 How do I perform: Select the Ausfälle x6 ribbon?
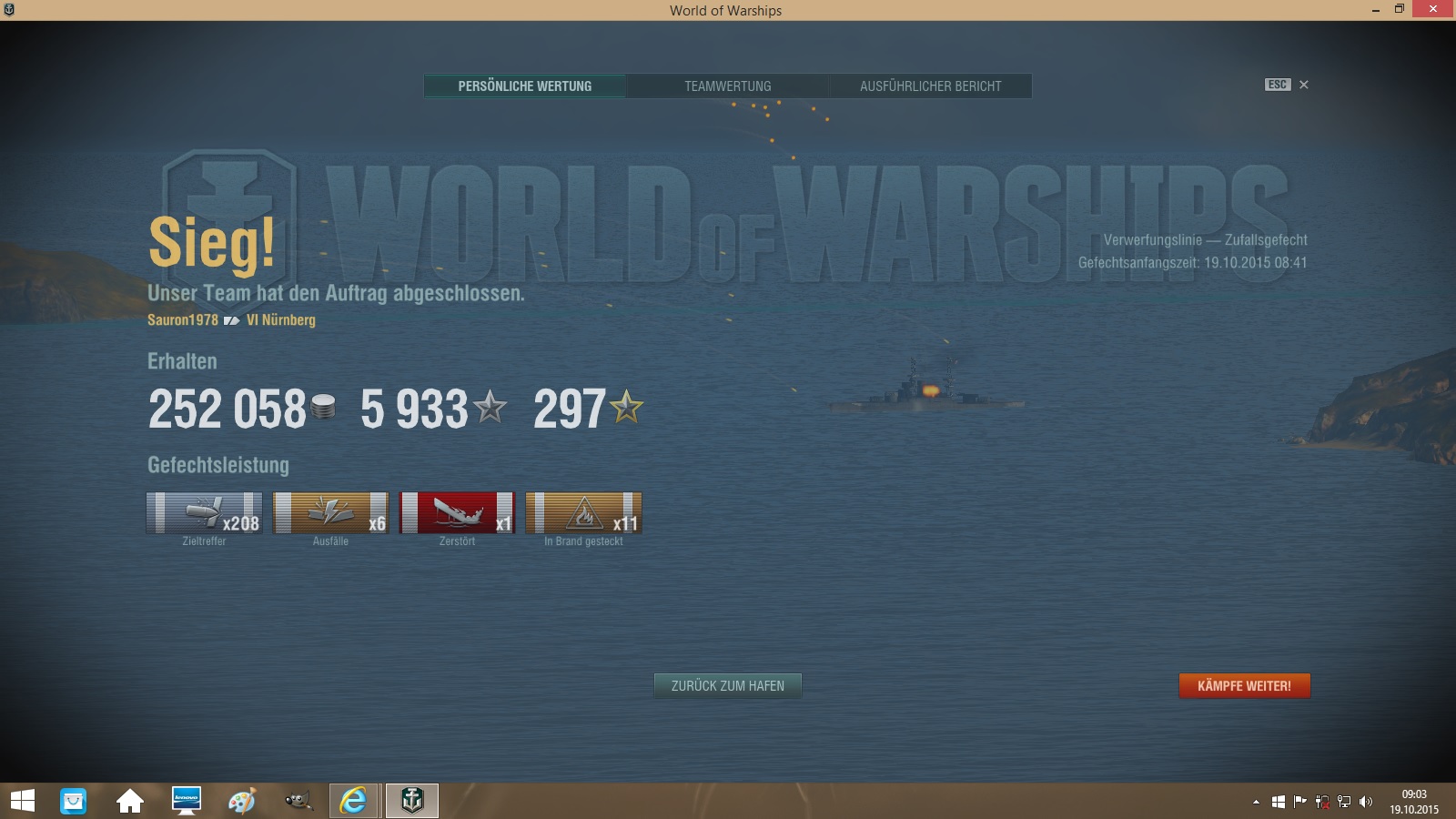click(330, 513)
